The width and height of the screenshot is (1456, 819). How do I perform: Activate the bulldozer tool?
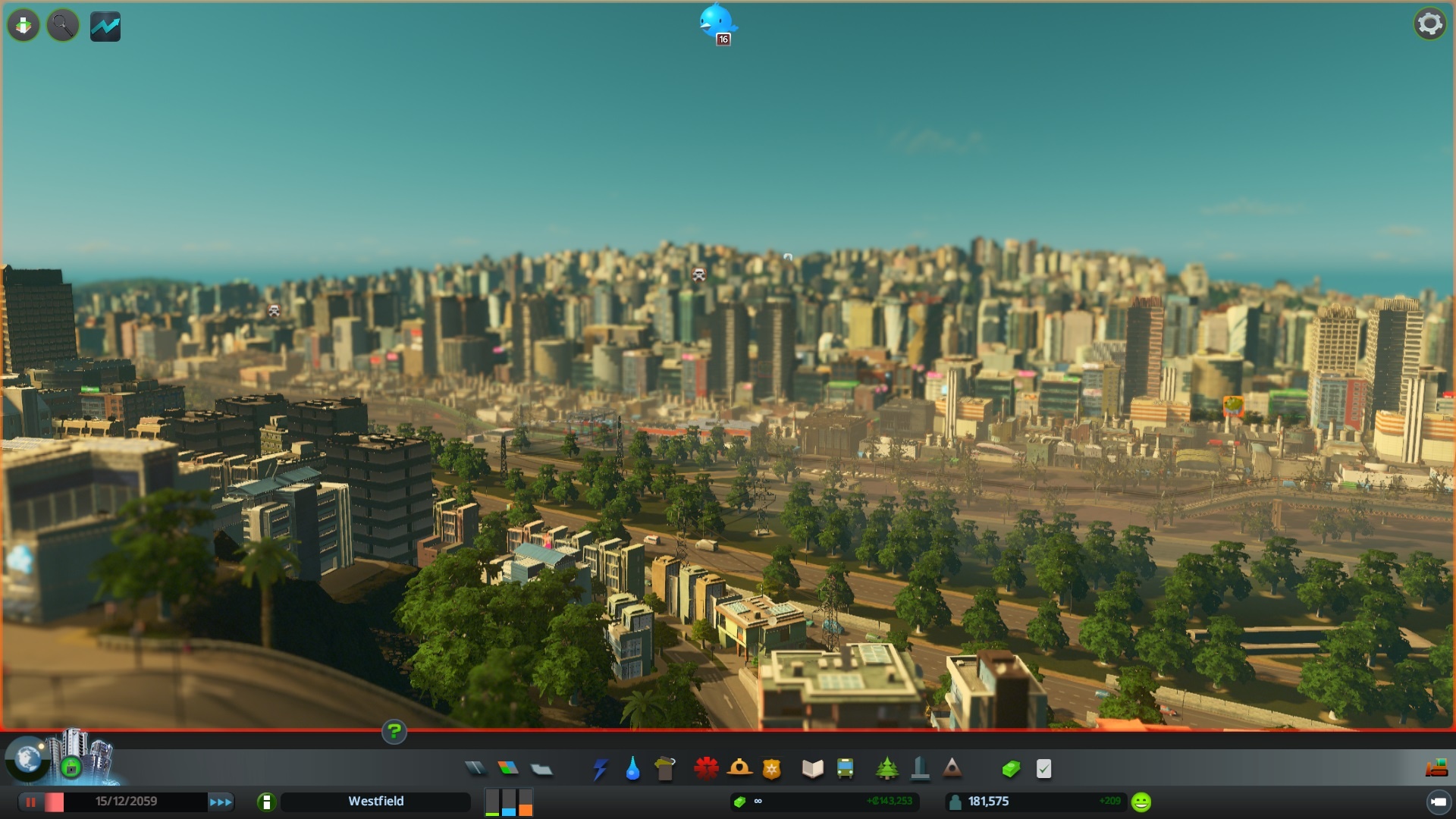click(1436, 769)
